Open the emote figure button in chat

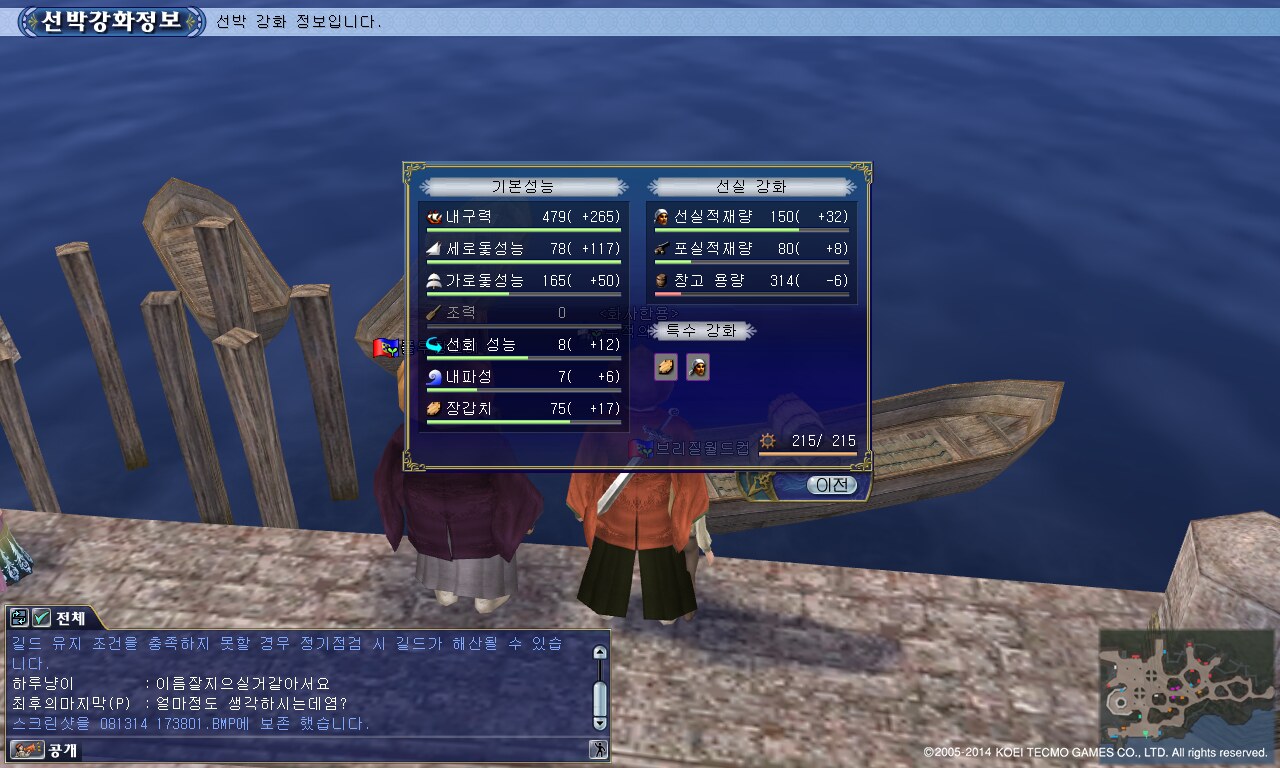coord(599,749)
